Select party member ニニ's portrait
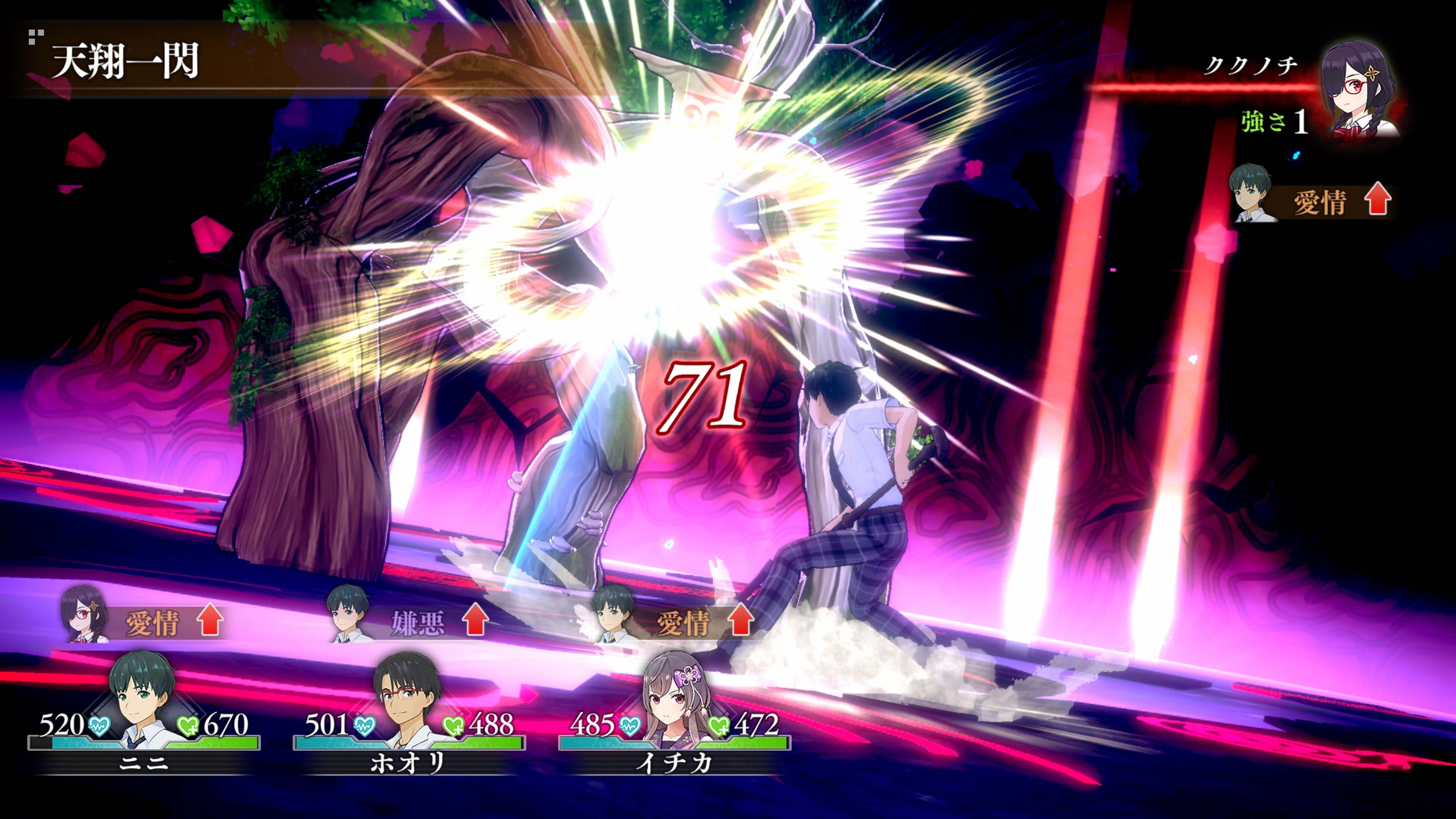 (x=143, y=698)
